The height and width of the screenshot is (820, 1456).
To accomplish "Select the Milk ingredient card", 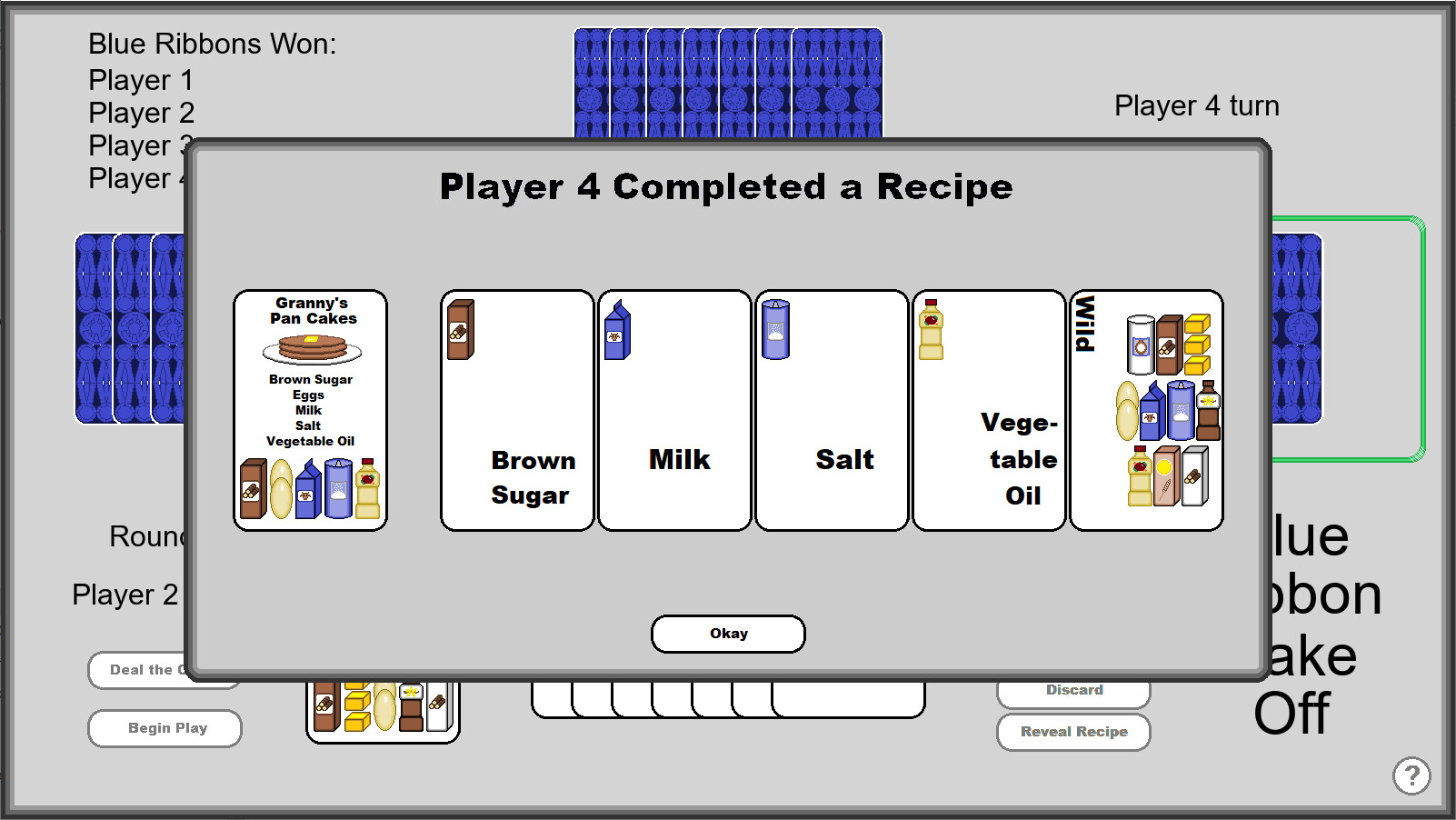I will pos(674,409).
